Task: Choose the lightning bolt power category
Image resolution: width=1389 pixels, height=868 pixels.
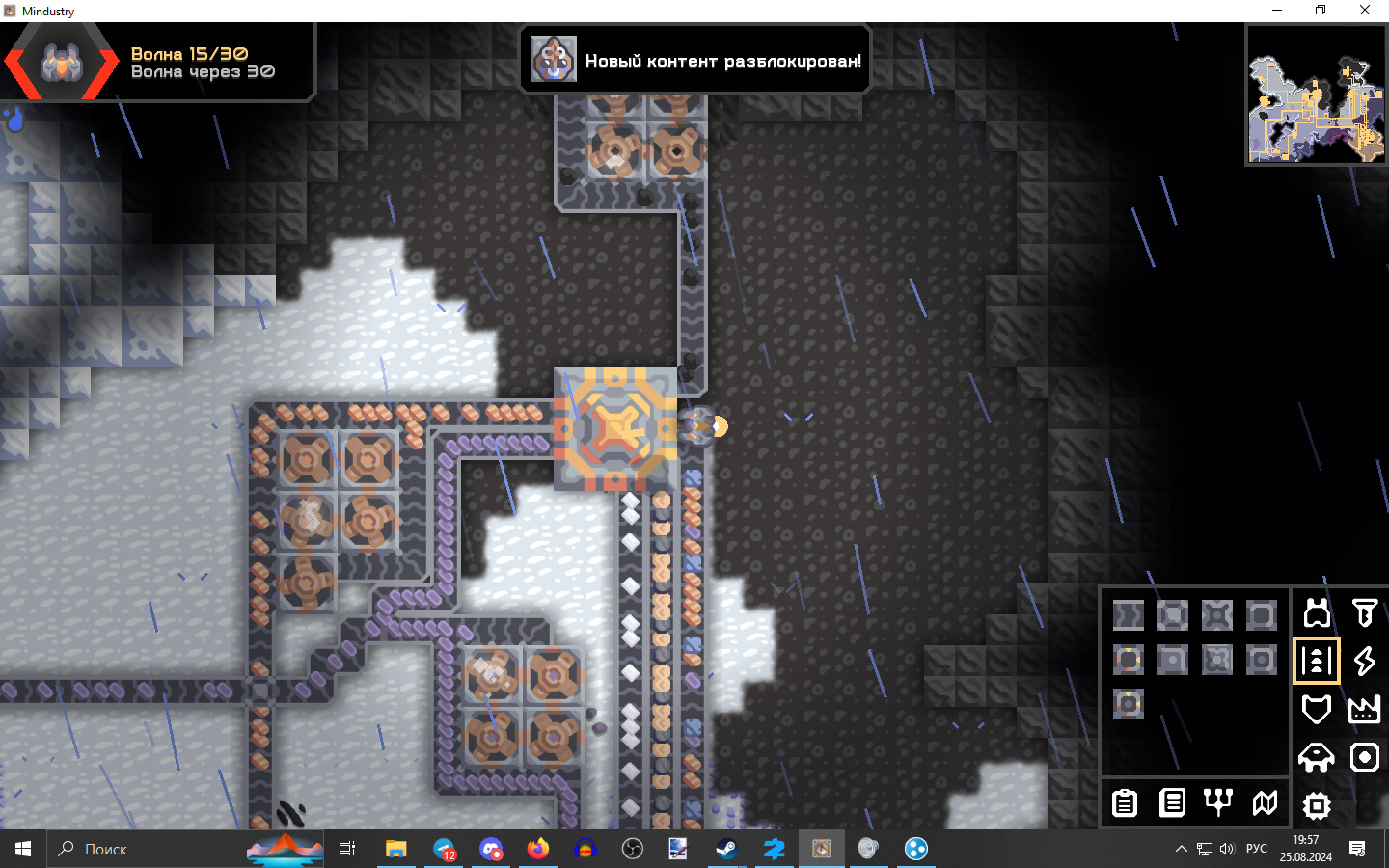Action: click(x=1364, y=661)
